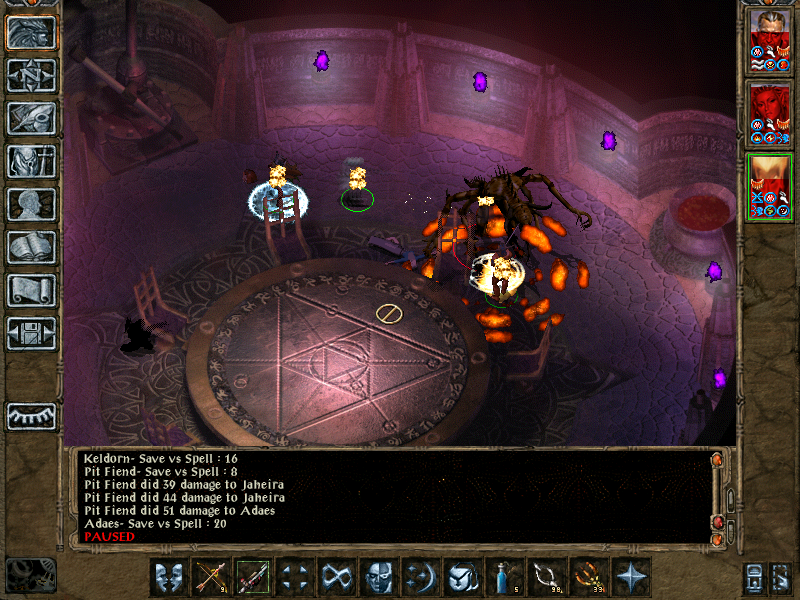This screenshot has height=600, width=800.
Task: Return to the game view button
Action: (32, 32)
